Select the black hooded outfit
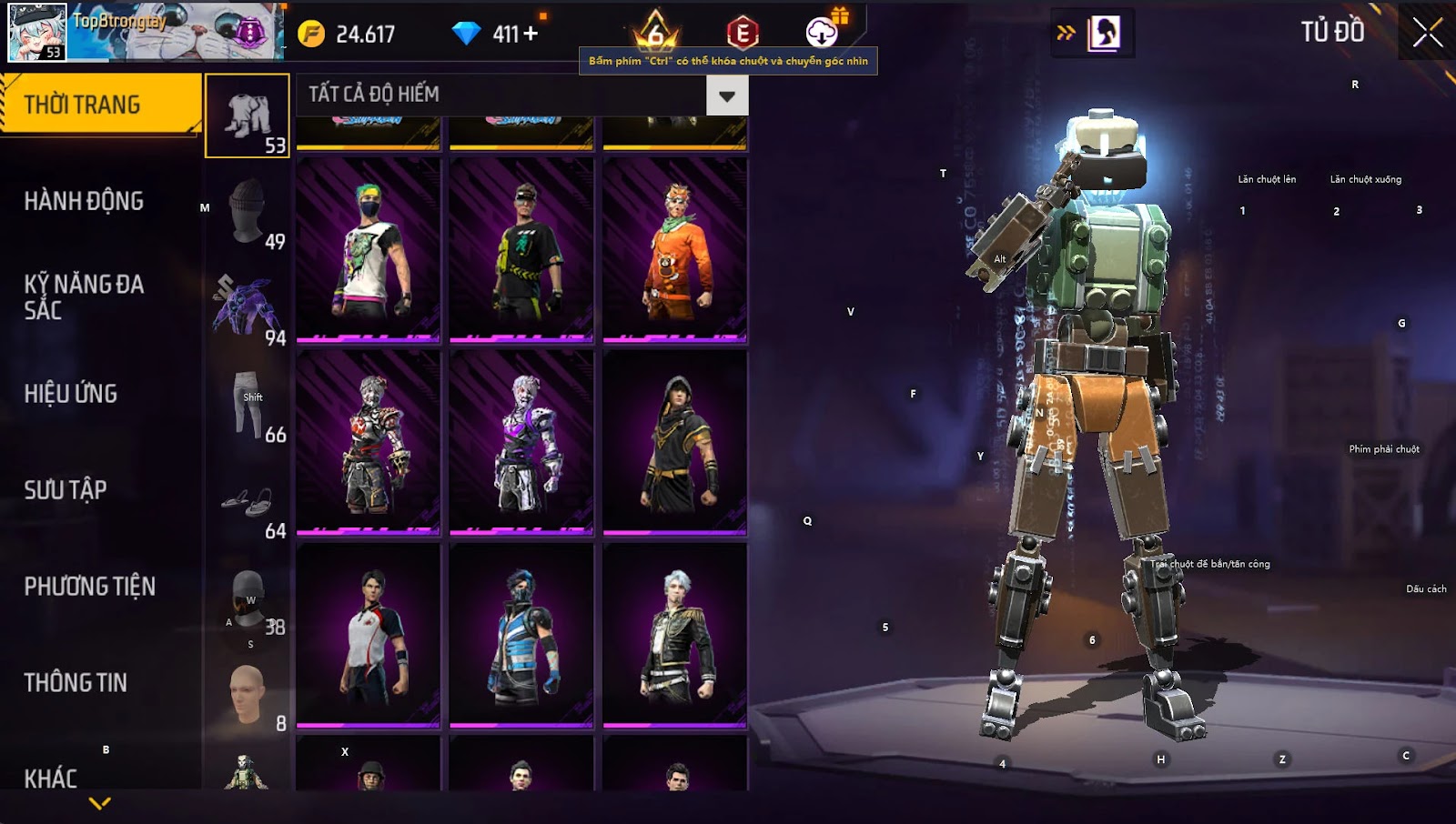The height and width of the screenshot is (824, 1456). coord(674,443)
